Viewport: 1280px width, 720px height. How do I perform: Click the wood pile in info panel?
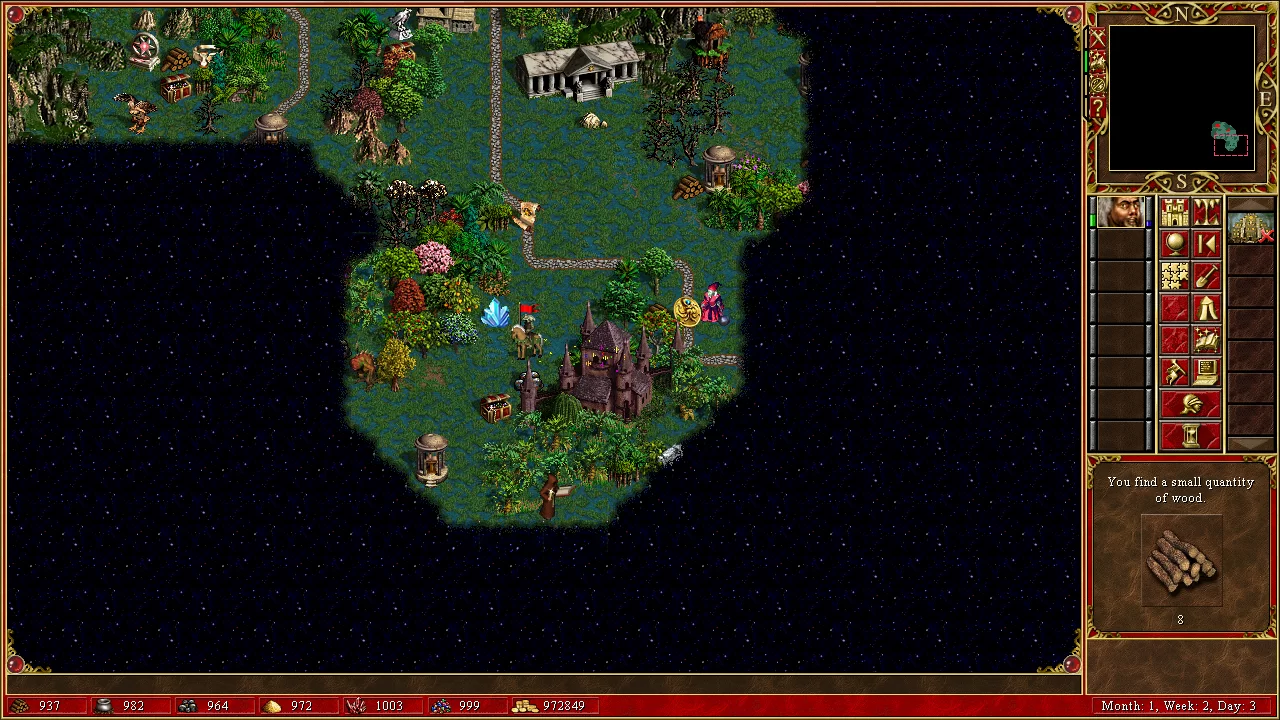[1181, 562]
